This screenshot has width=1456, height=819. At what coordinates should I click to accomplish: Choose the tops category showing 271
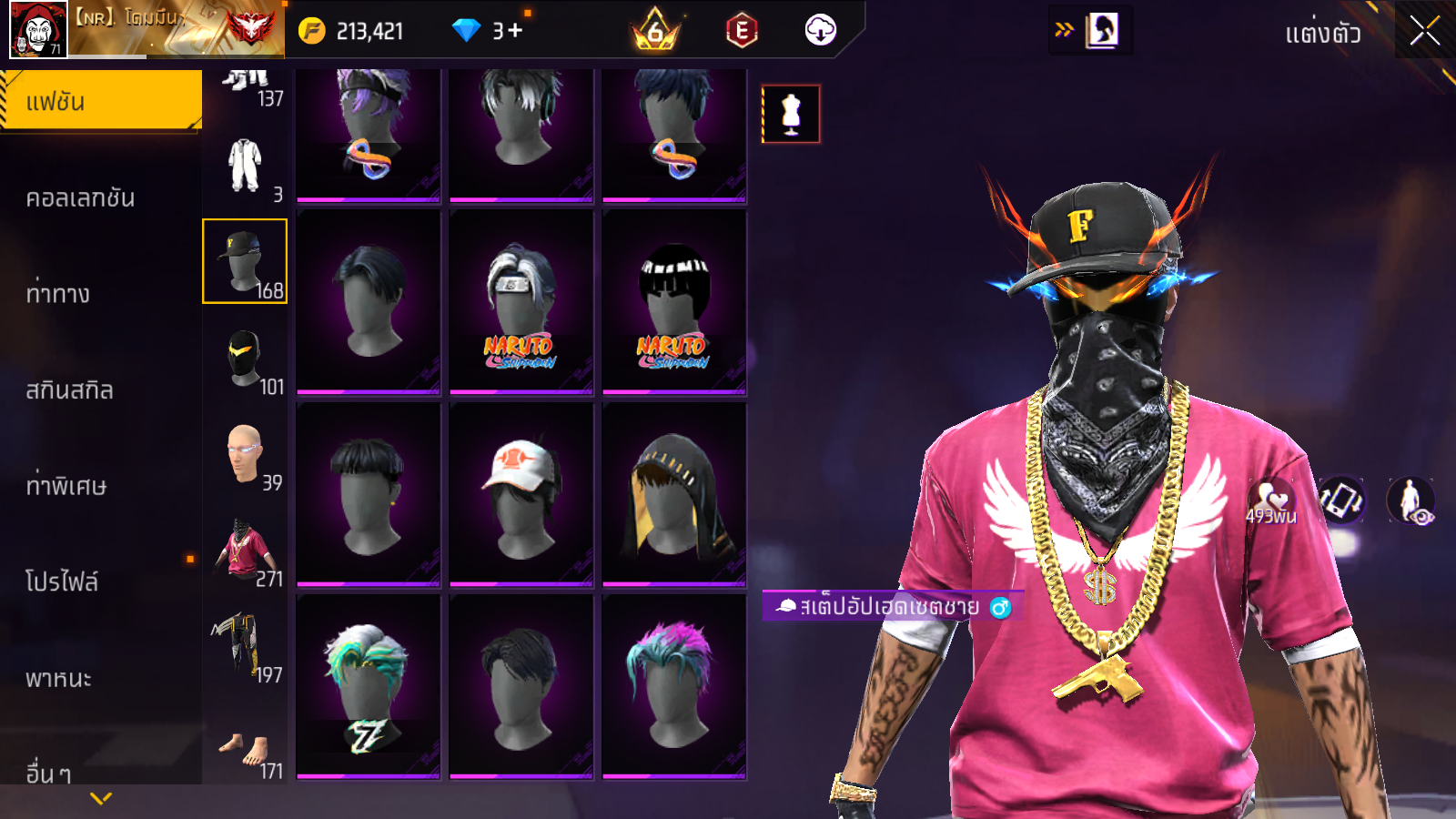pyautogui.click(x=244, y=551)
